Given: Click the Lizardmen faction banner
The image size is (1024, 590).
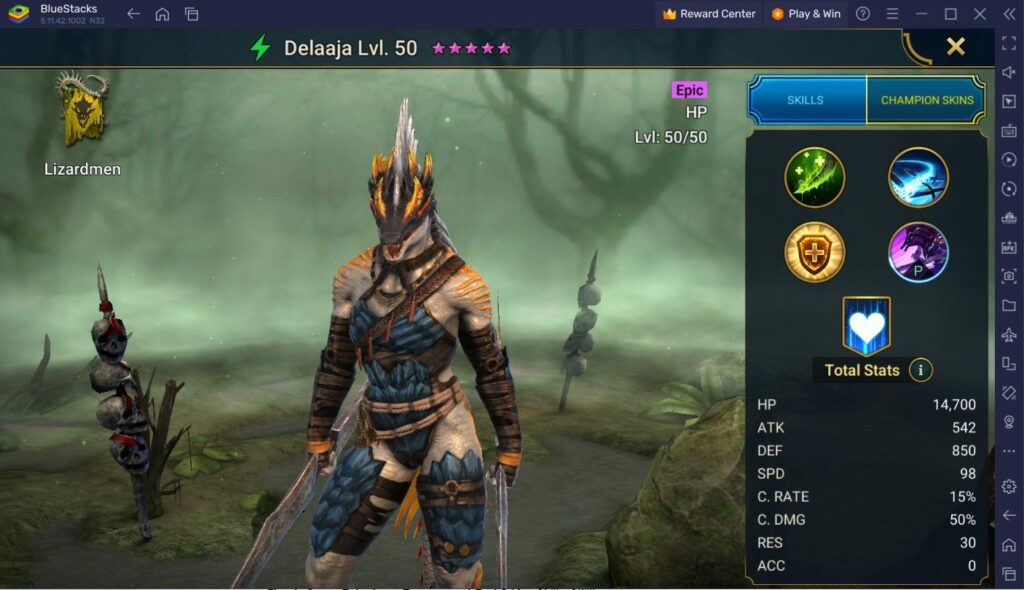Looking at the screenshot, I should coord(82,110).
